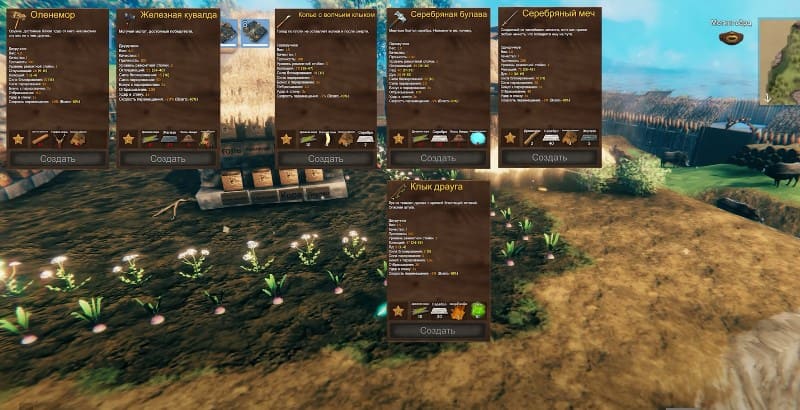Select the green guck ingredient in Клык драуга

pyautogui.click(x=478, y=311)
